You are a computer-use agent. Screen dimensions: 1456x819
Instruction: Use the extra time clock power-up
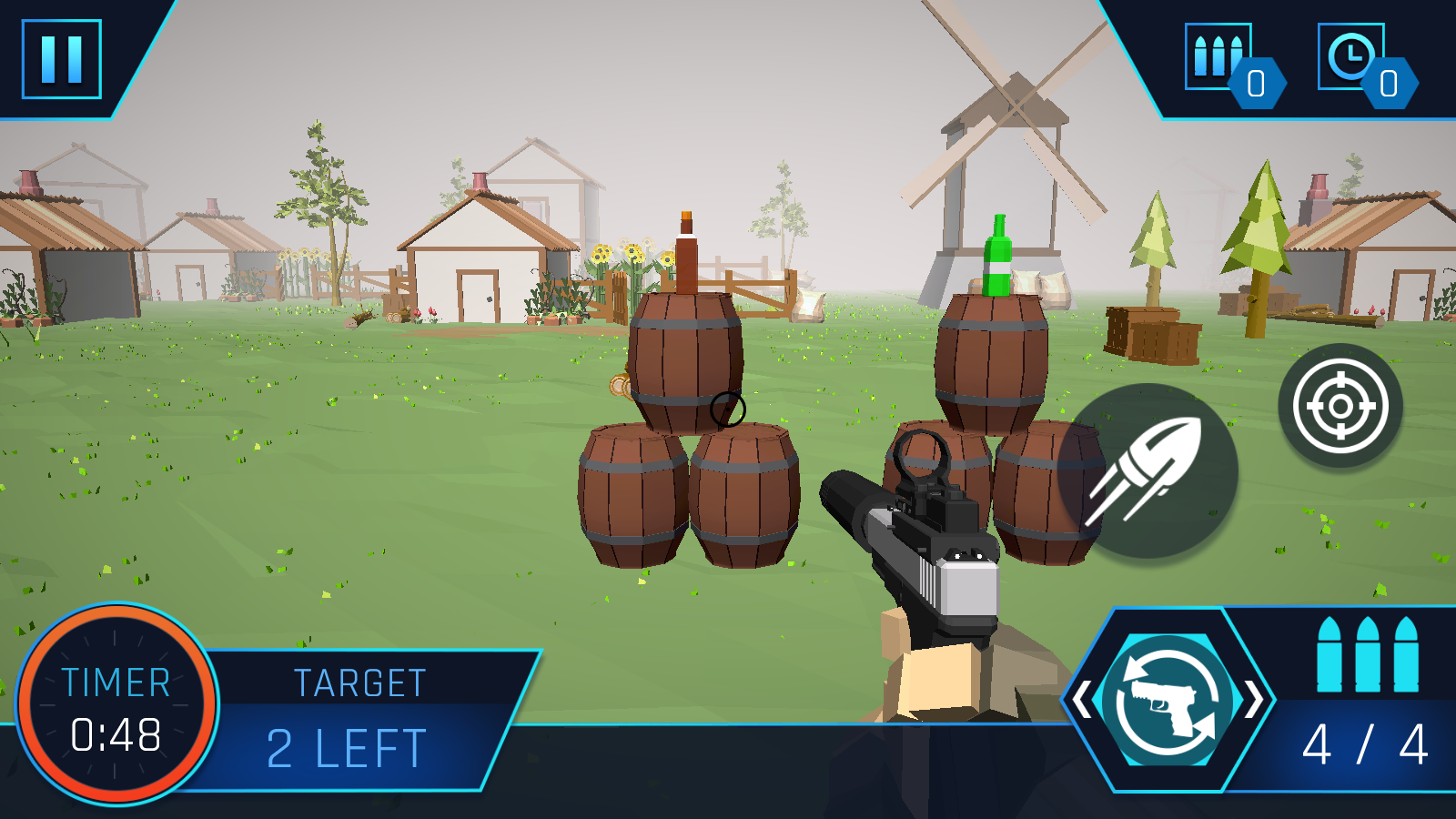point(1351,57)
